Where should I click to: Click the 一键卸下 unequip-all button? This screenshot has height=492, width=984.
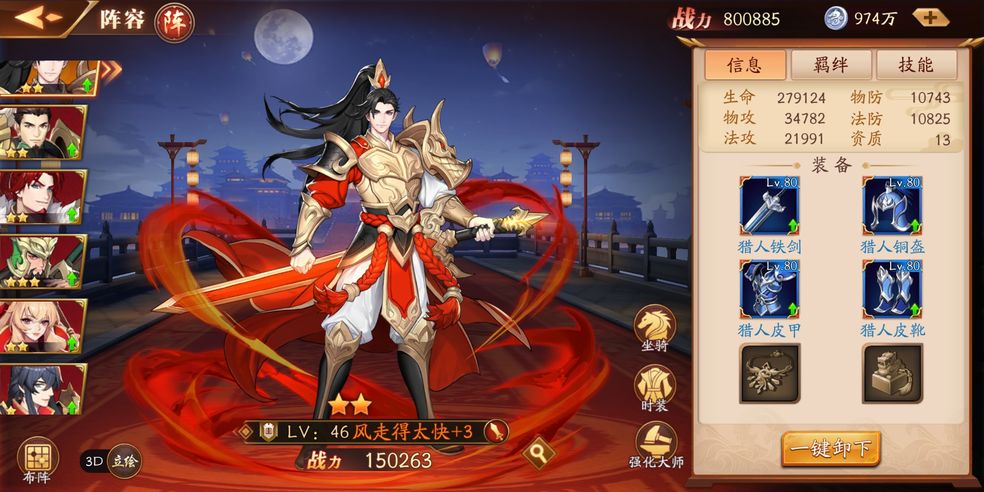[x=830, y=448]
